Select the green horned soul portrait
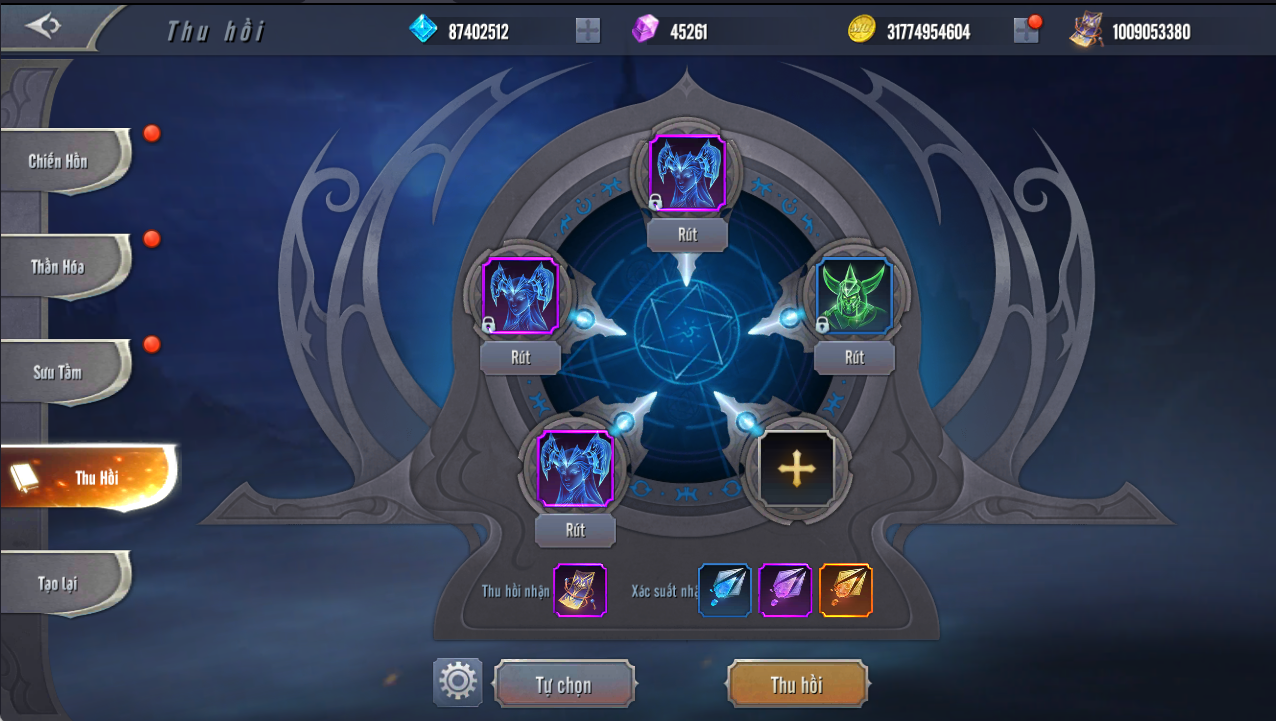This screenshot has width=1276, height=721. 854,296
